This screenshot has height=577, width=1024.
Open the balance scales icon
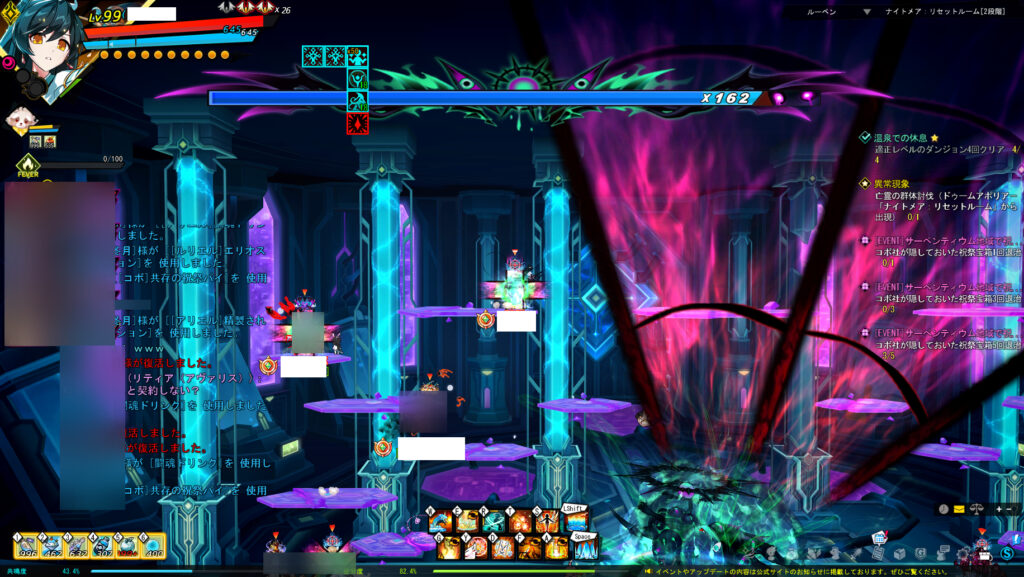pyautogui.click(x=976, y=509)
